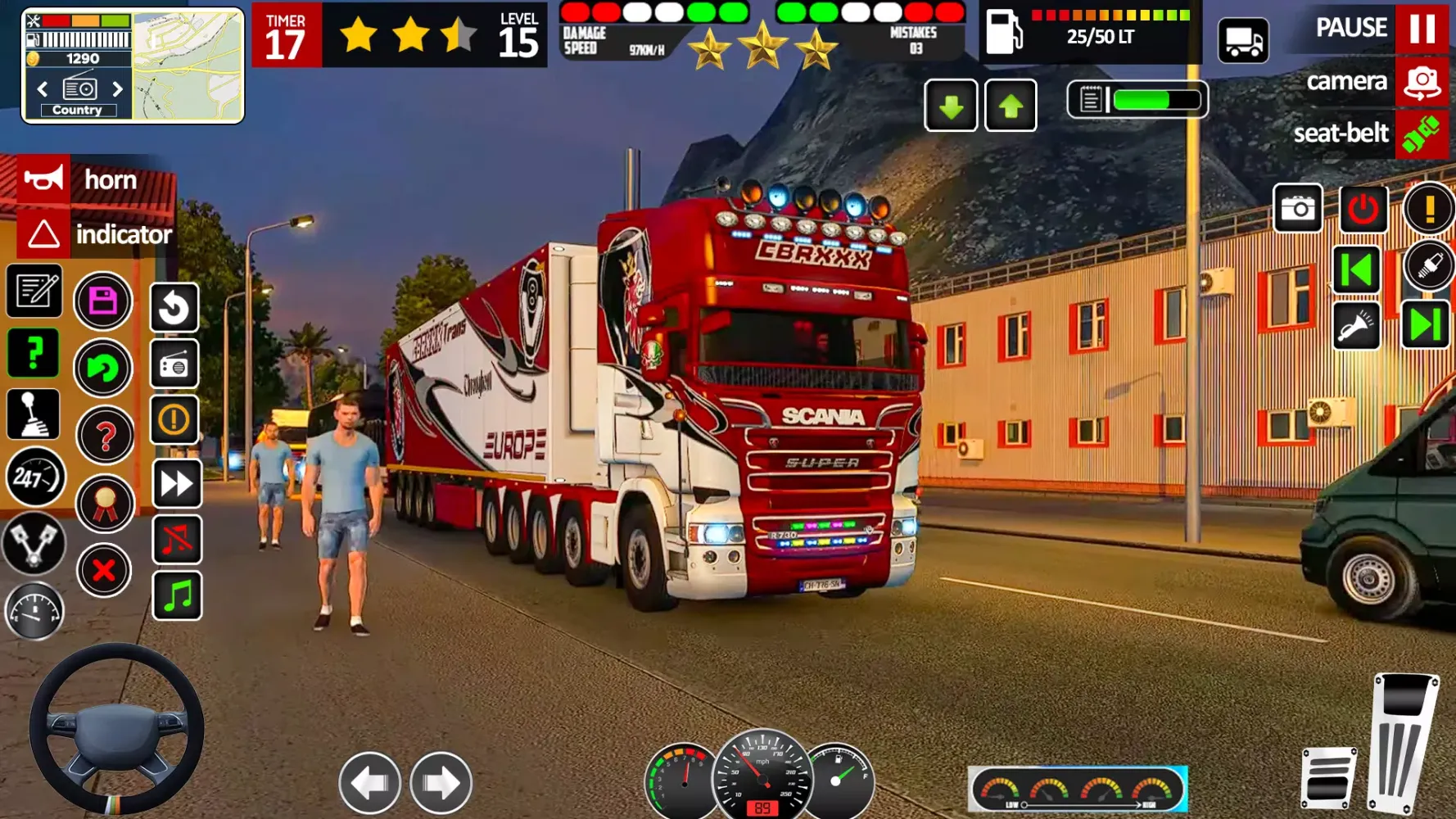
Task: Mute music with the crossed-out note icon
Action: [x=177, y=539]
